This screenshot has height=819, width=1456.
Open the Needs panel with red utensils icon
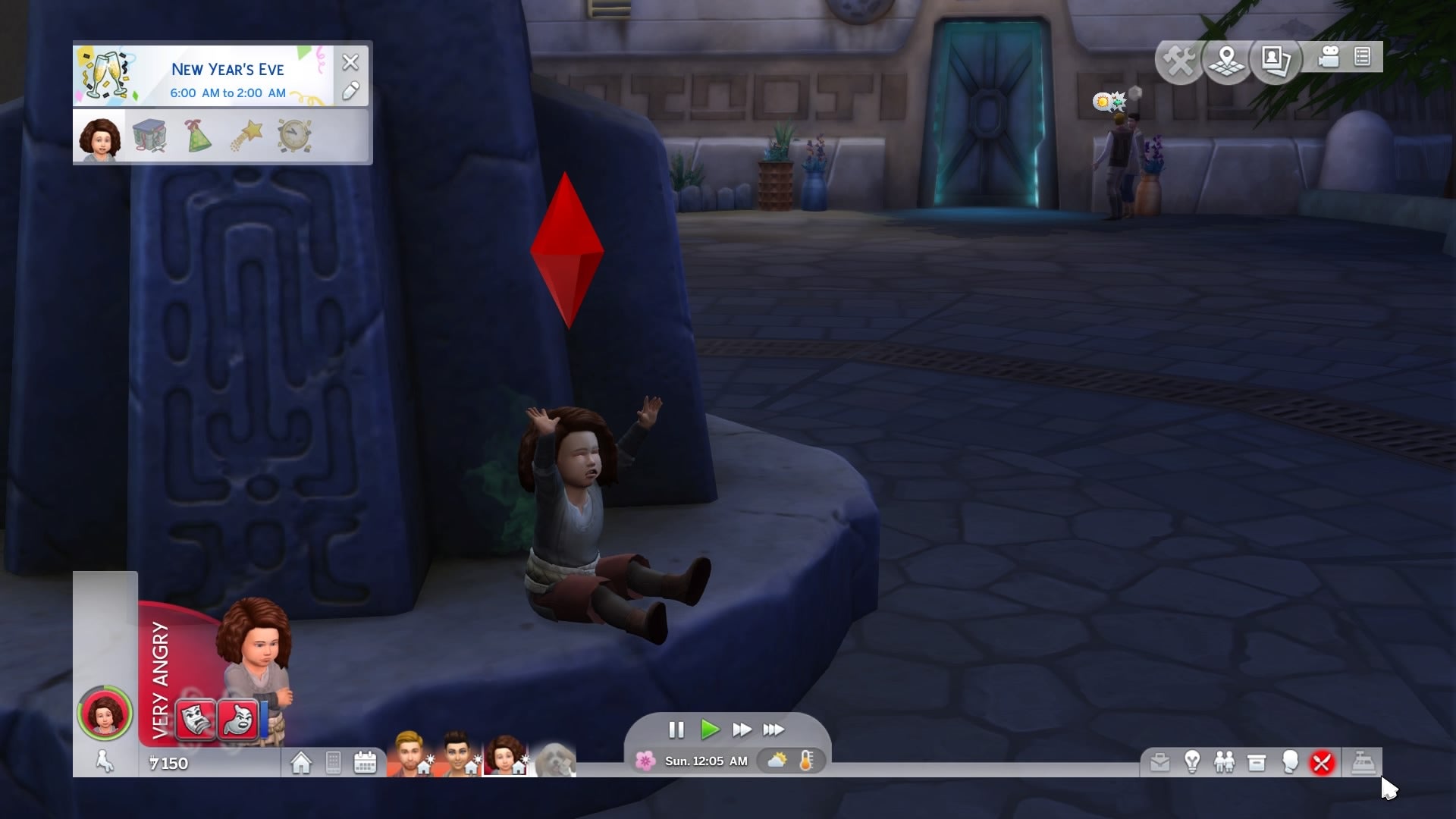point(1321,762)
